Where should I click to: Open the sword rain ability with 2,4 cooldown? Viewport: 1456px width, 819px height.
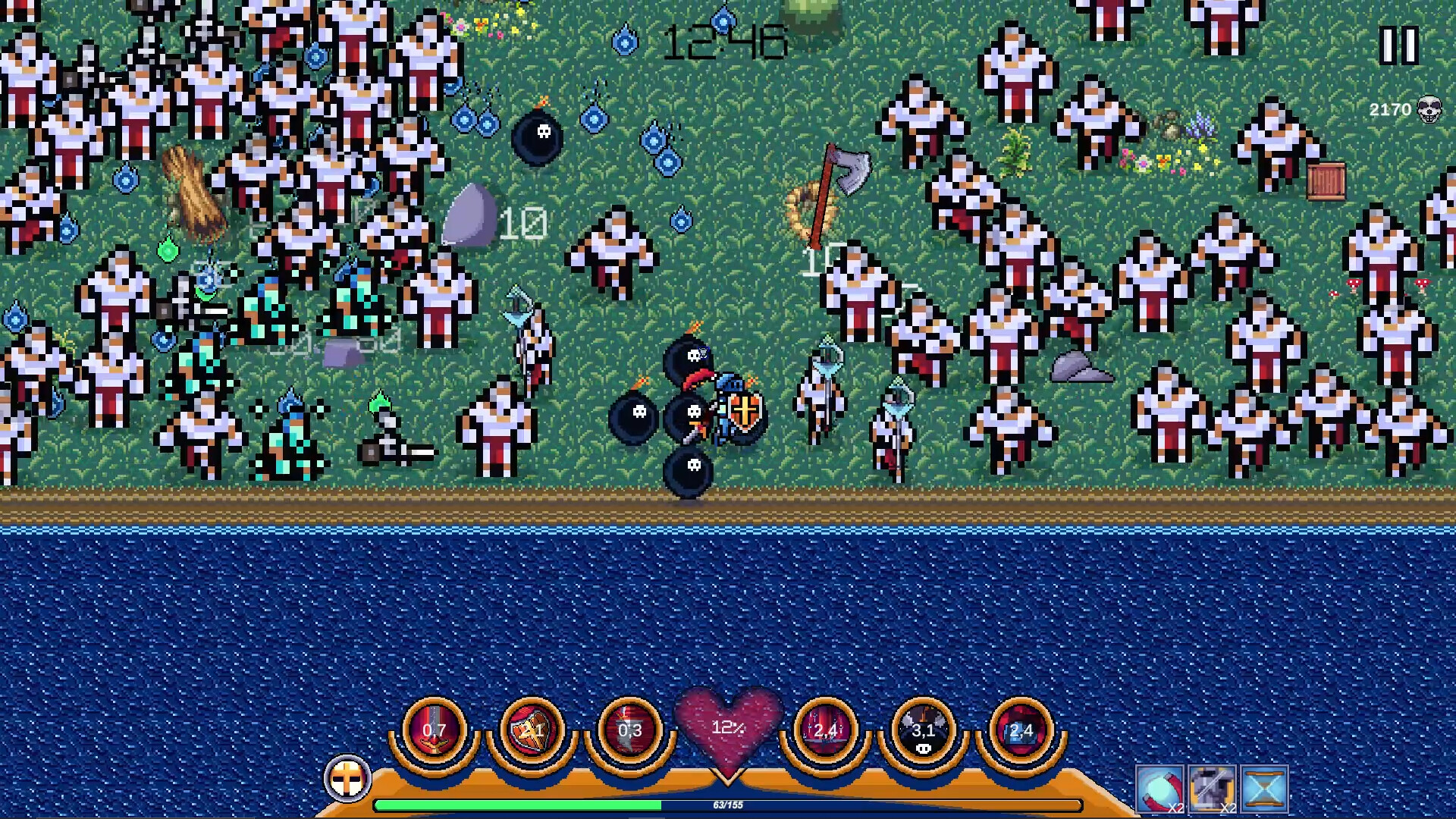click(827, 730)
